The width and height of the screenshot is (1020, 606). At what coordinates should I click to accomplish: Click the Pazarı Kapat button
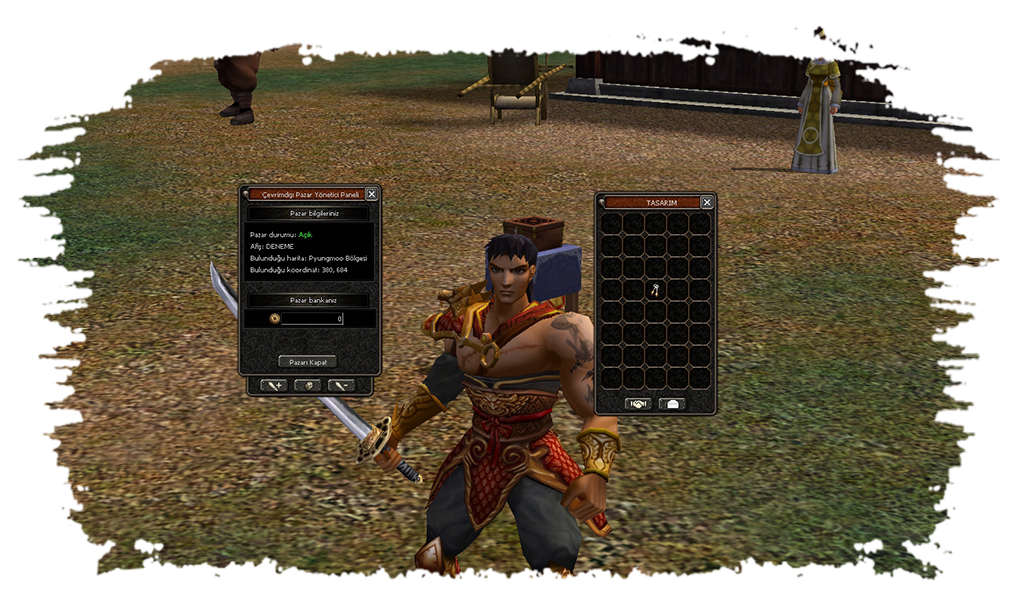(307, 361)
